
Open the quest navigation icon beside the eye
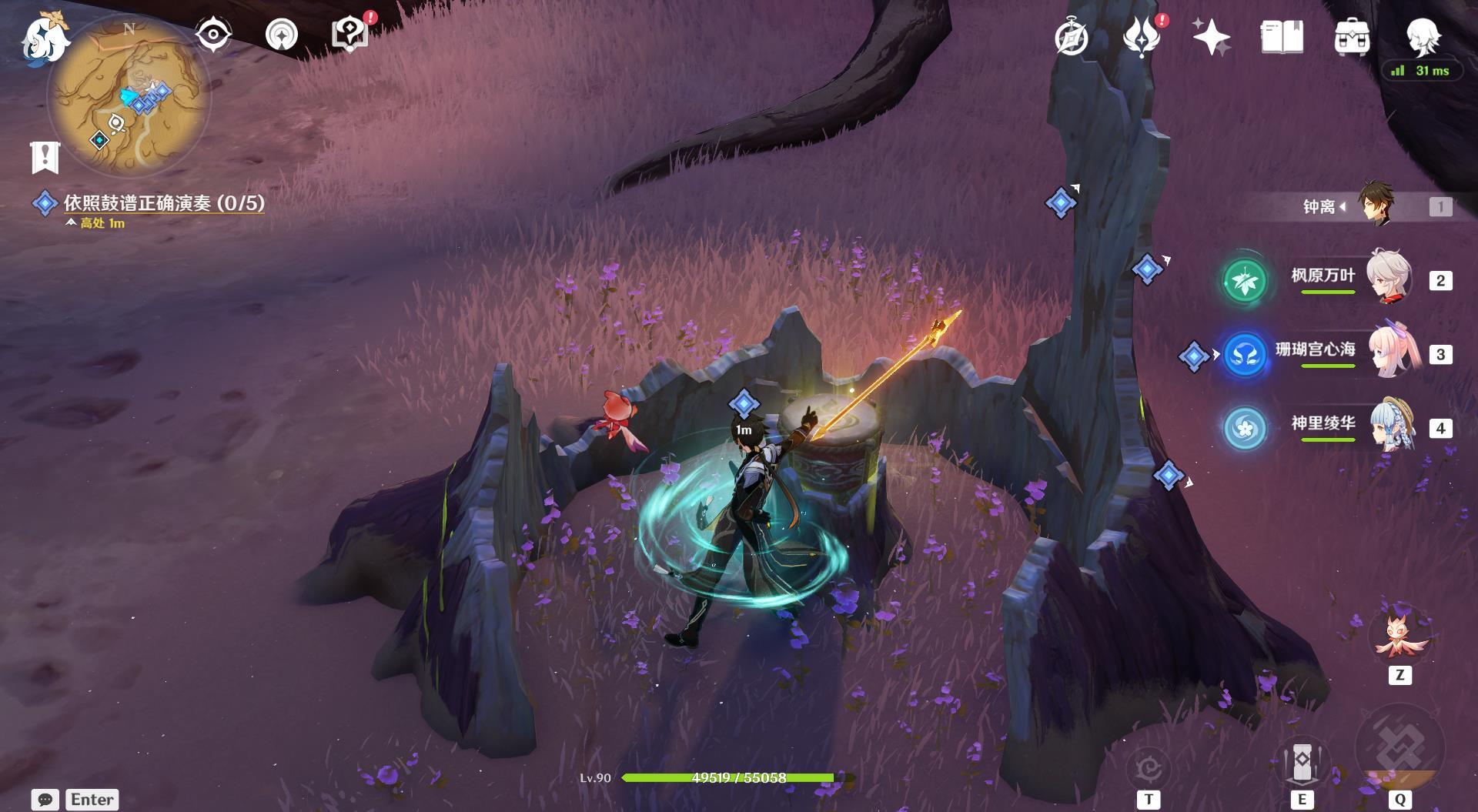[x=281, y=35]
